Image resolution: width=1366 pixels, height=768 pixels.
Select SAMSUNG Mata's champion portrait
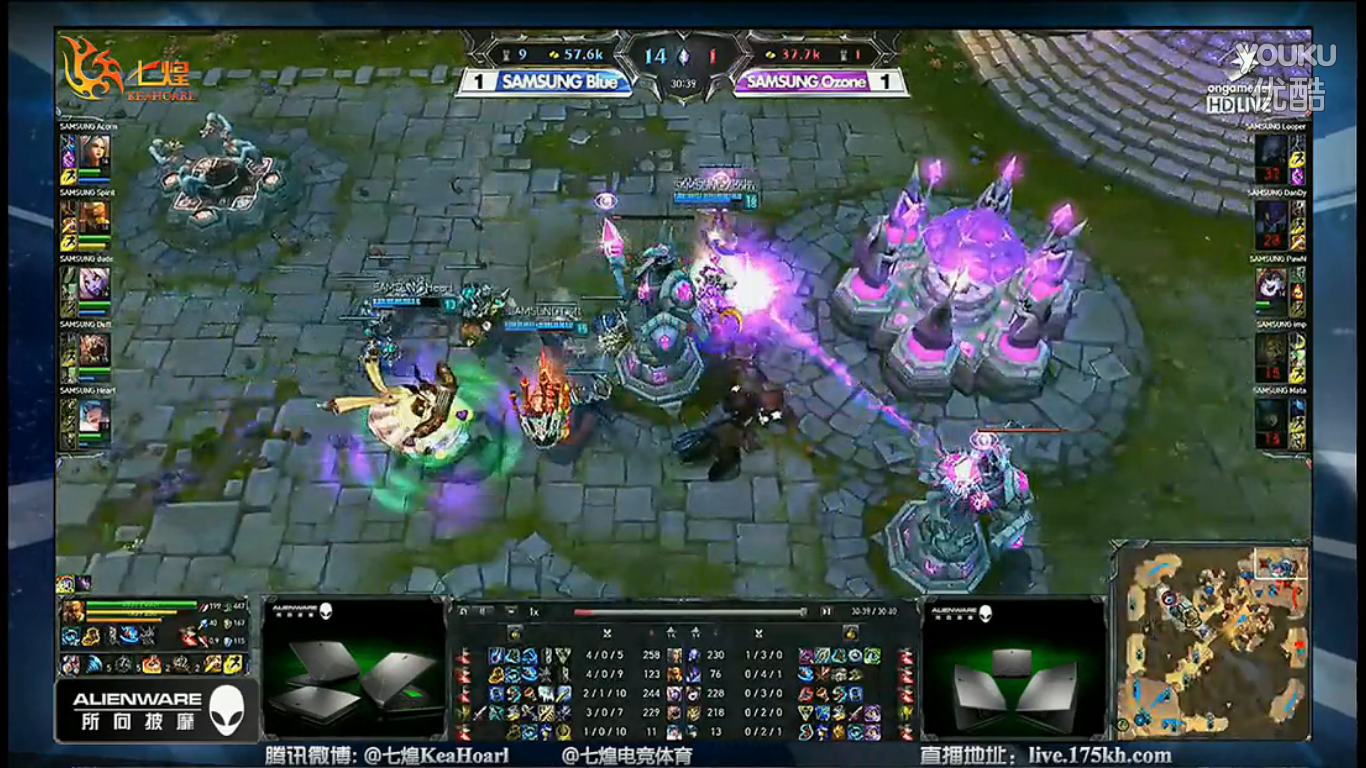coord(1271,415)
